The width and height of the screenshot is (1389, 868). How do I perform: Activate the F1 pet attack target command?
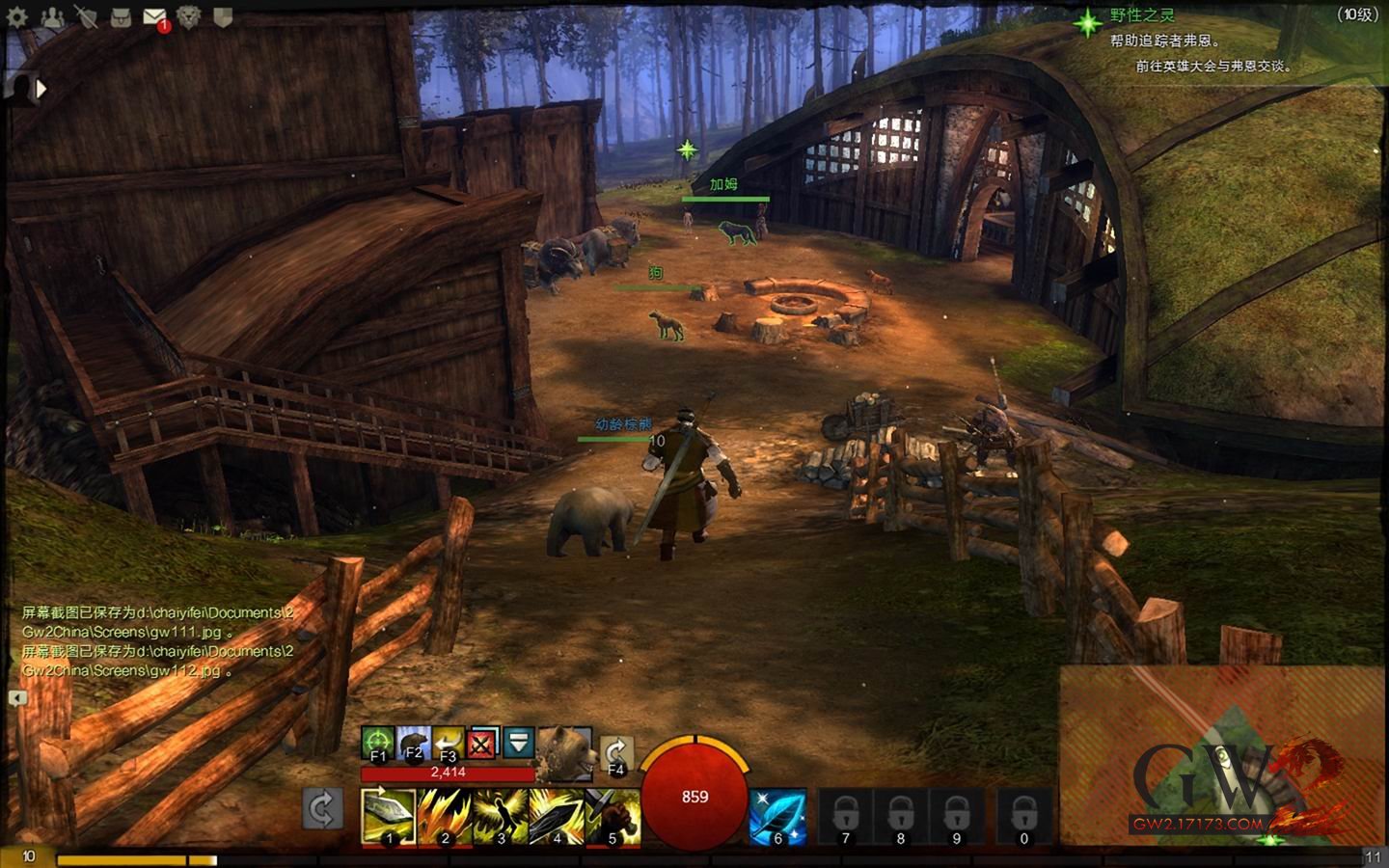click(x=378, y=743)
